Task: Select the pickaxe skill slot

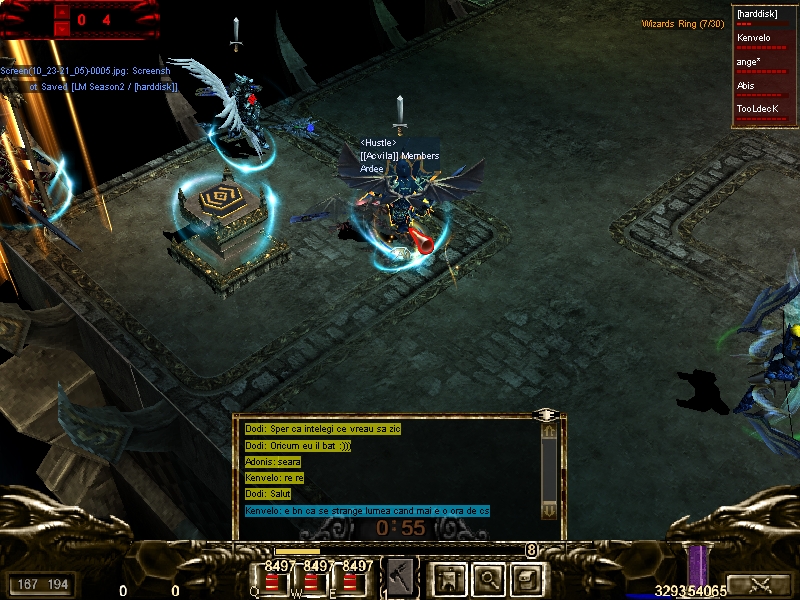Action: (400, 577)
